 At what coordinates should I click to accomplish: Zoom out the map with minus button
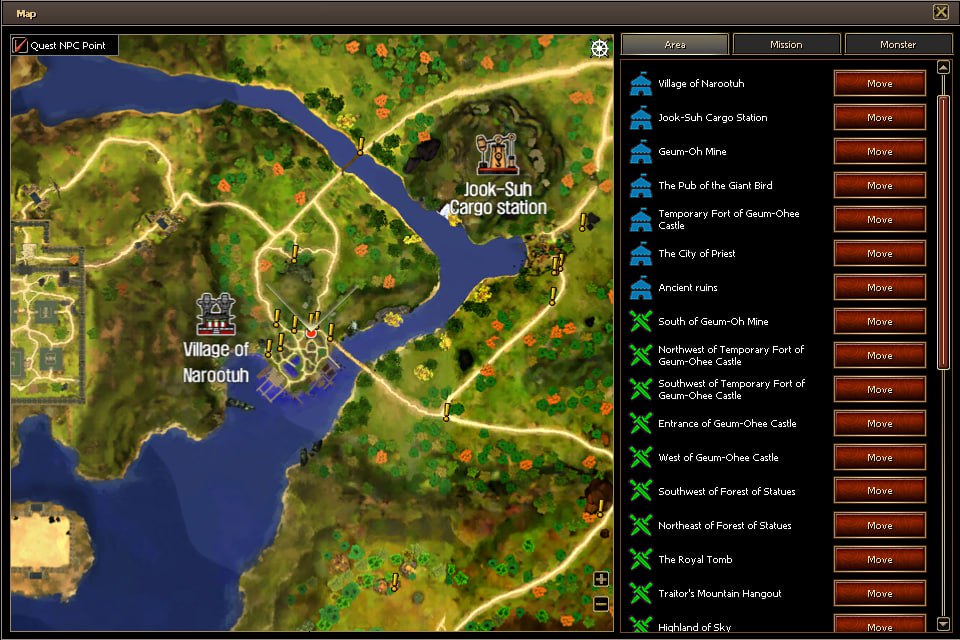tap(601, 603)
